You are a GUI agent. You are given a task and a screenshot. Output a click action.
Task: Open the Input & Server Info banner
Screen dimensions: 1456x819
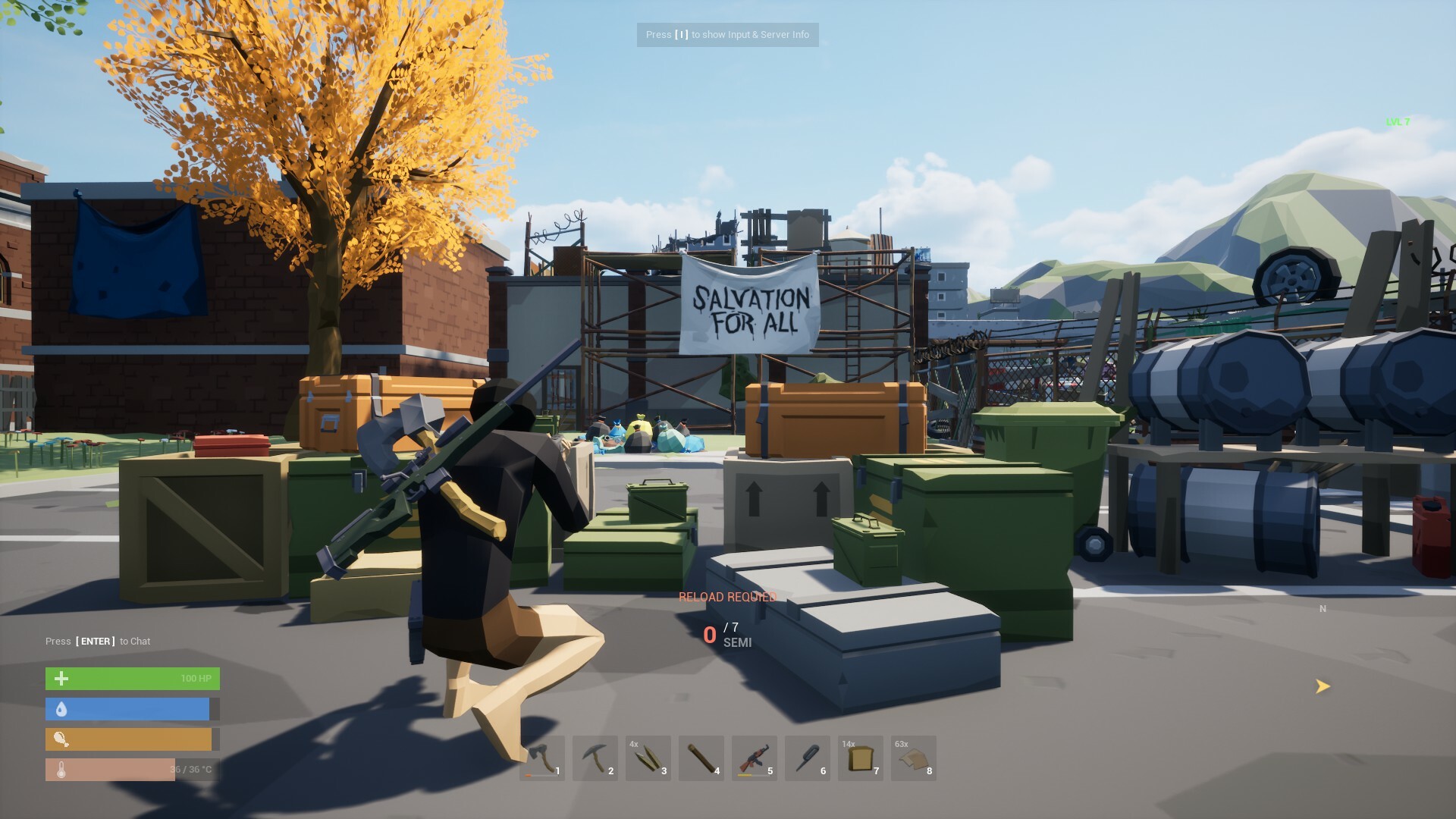tap(728, 35)
